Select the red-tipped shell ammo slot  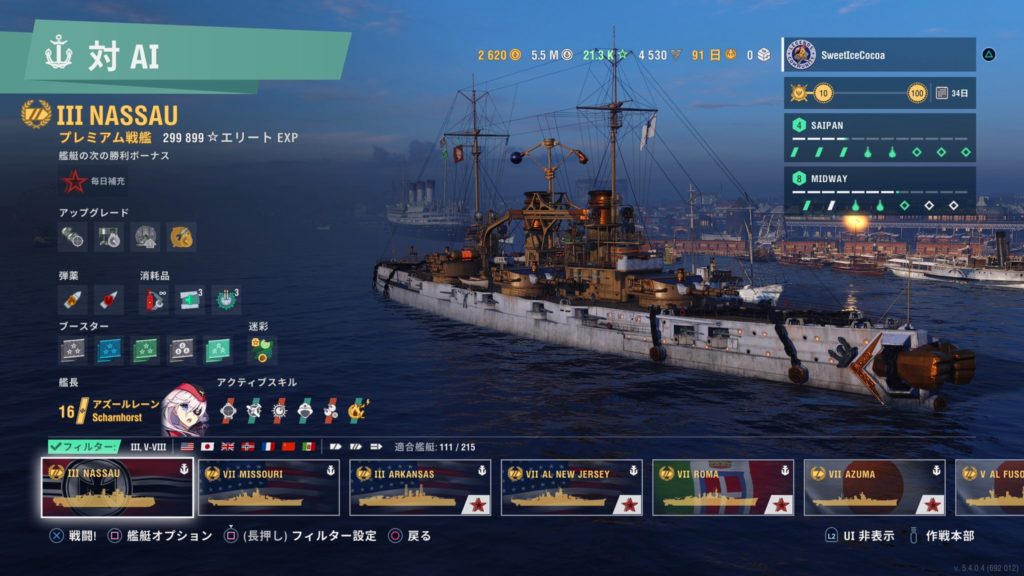(x=109, y=299)
